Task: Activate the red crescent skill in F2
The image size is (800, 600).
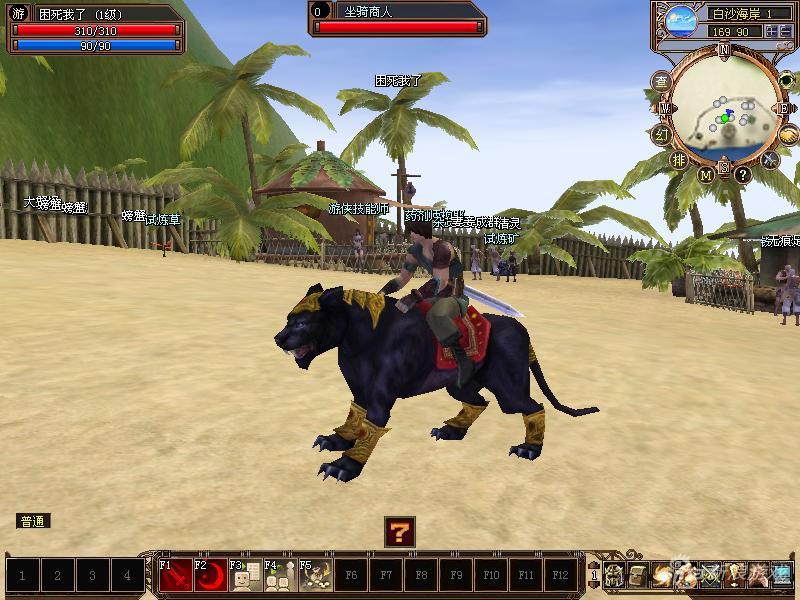Action: click(x=211, y=576)
